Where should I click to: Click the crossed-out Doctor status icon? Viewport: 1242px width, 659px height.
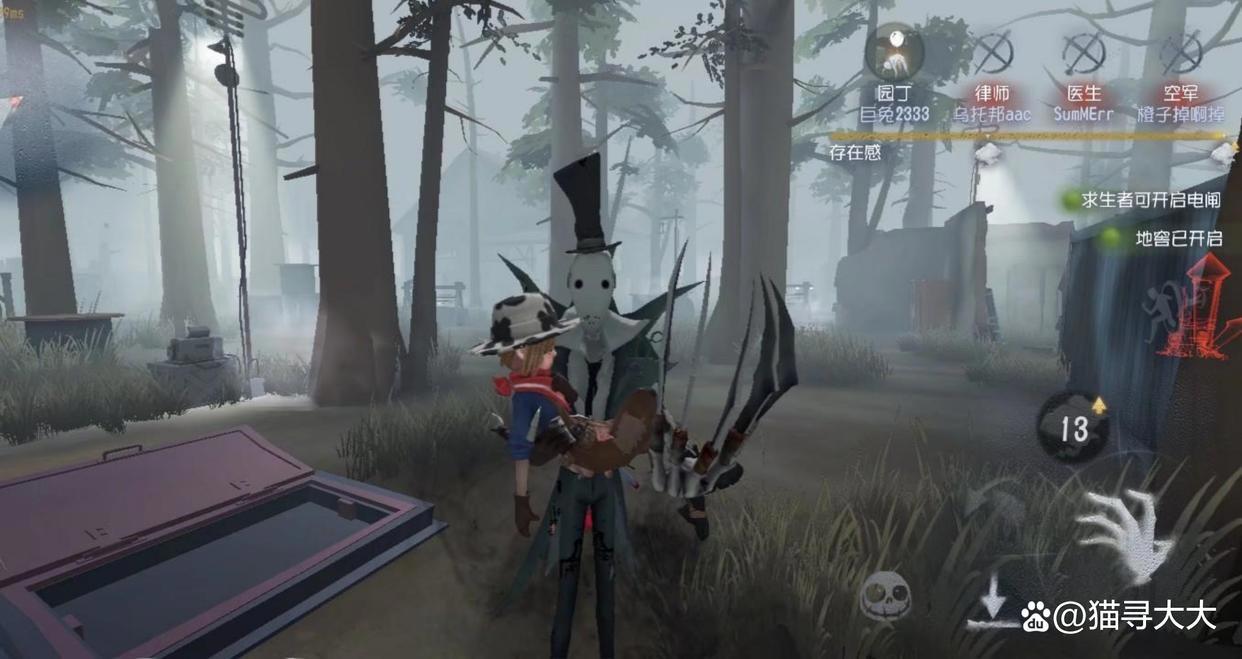pyautogui.click(x=1083, y=53)
